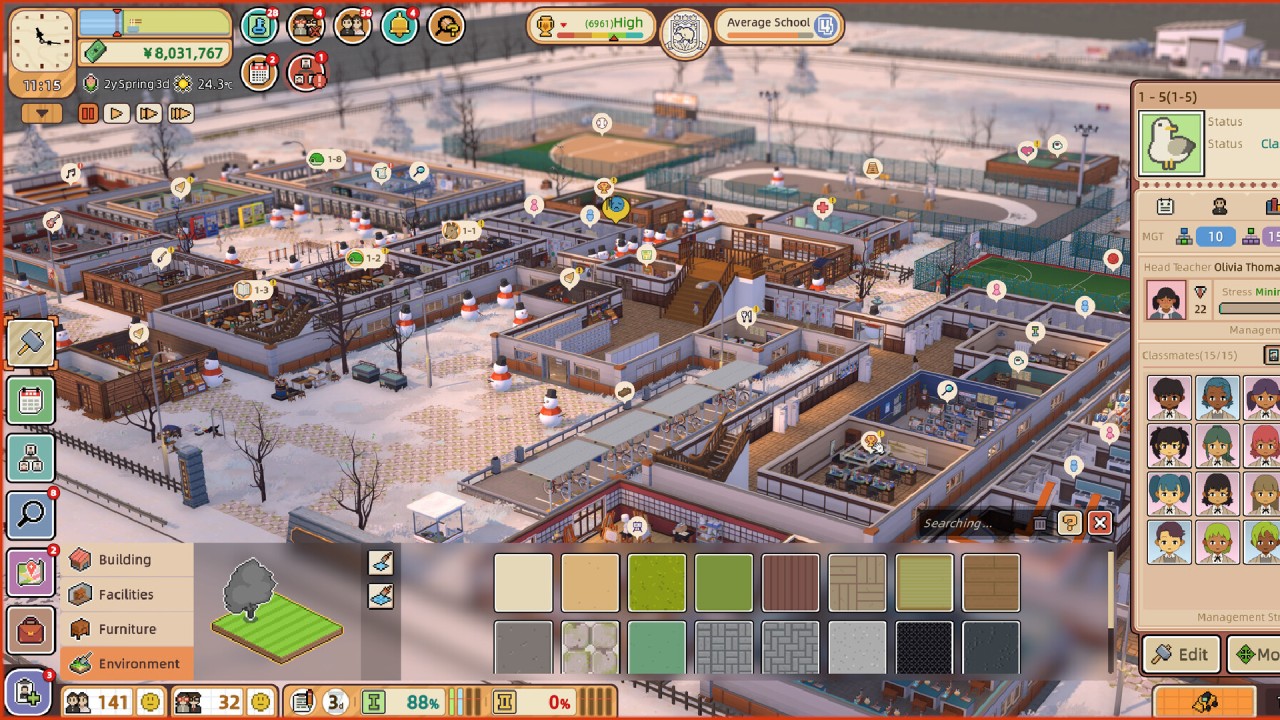Open the bell notifications icon
Image resolution: width=1280 pixels, height=720 pixels.
[400, 25]
